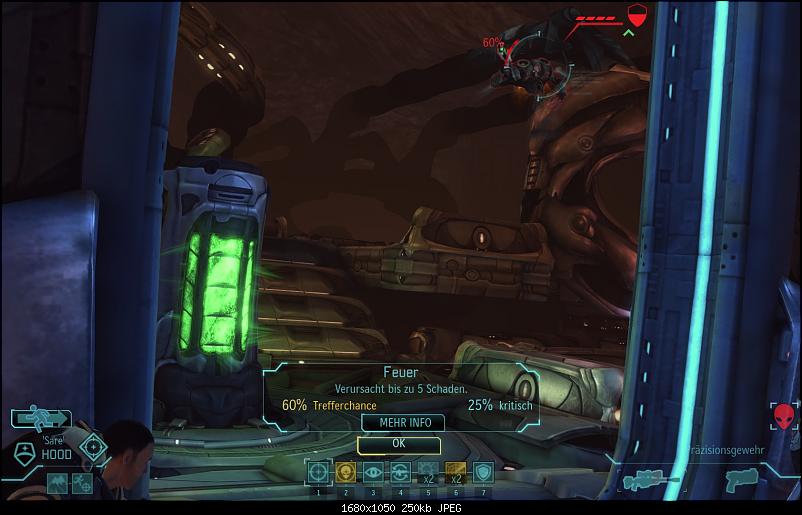The width and height of the screenshot is (802, 515).
Task: Activate the shield Hunker Down ability
Action: click(x=483, y=472)
